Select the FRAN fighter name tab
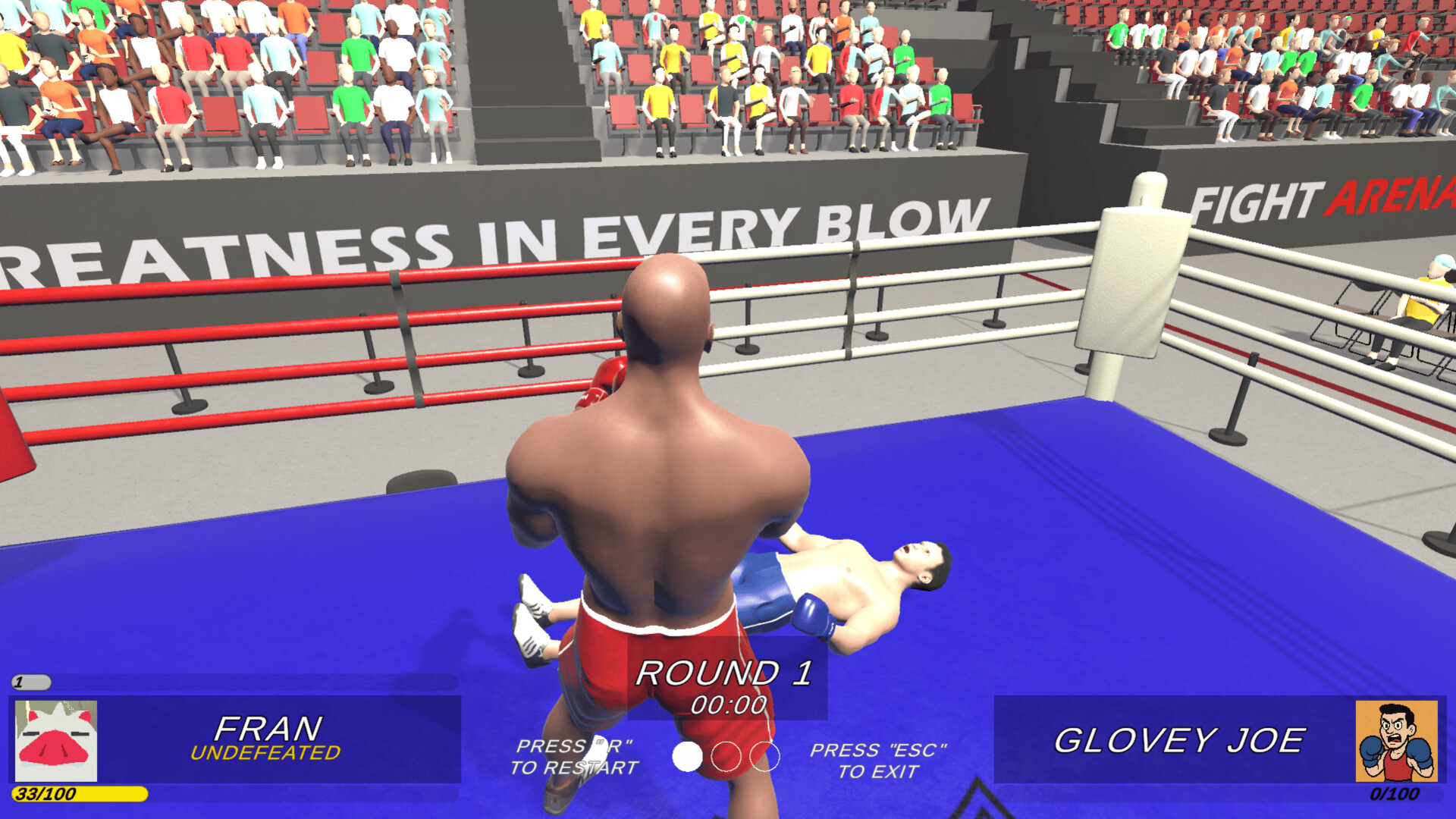The width and height of the screenshot is (1456, 819). click(267, 726)
